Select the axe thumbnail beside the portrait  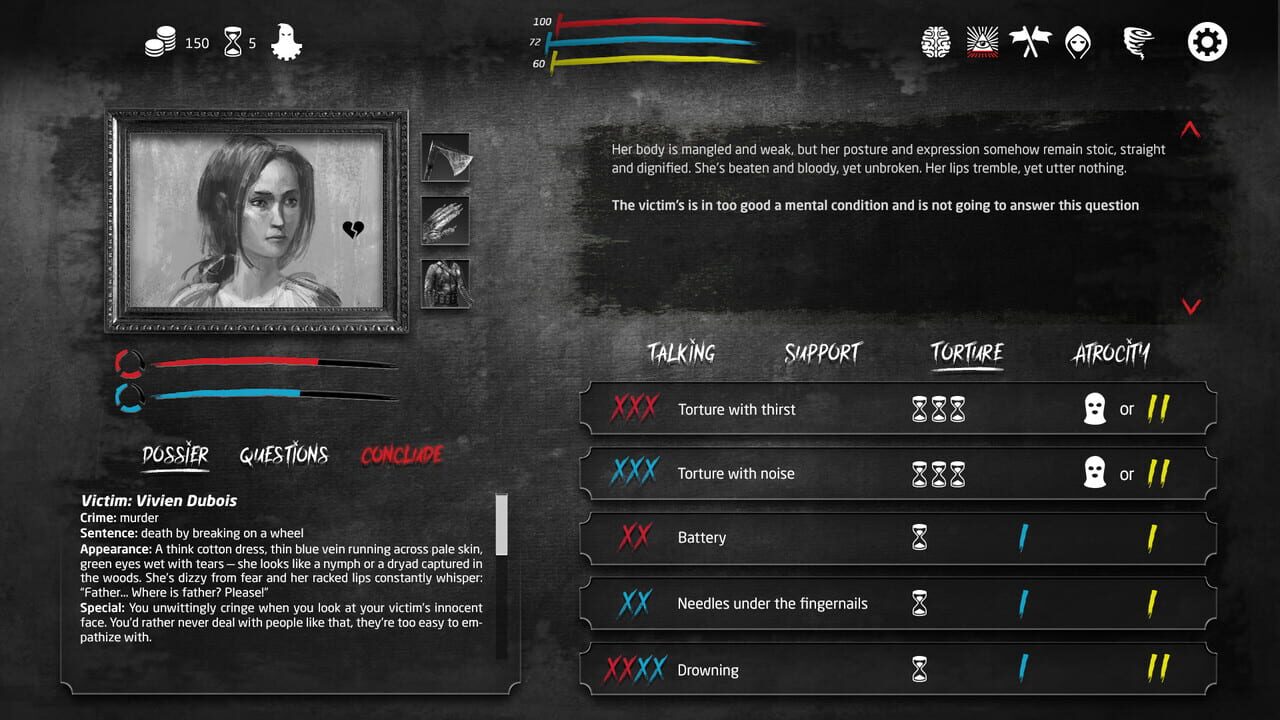click(446, 159)
